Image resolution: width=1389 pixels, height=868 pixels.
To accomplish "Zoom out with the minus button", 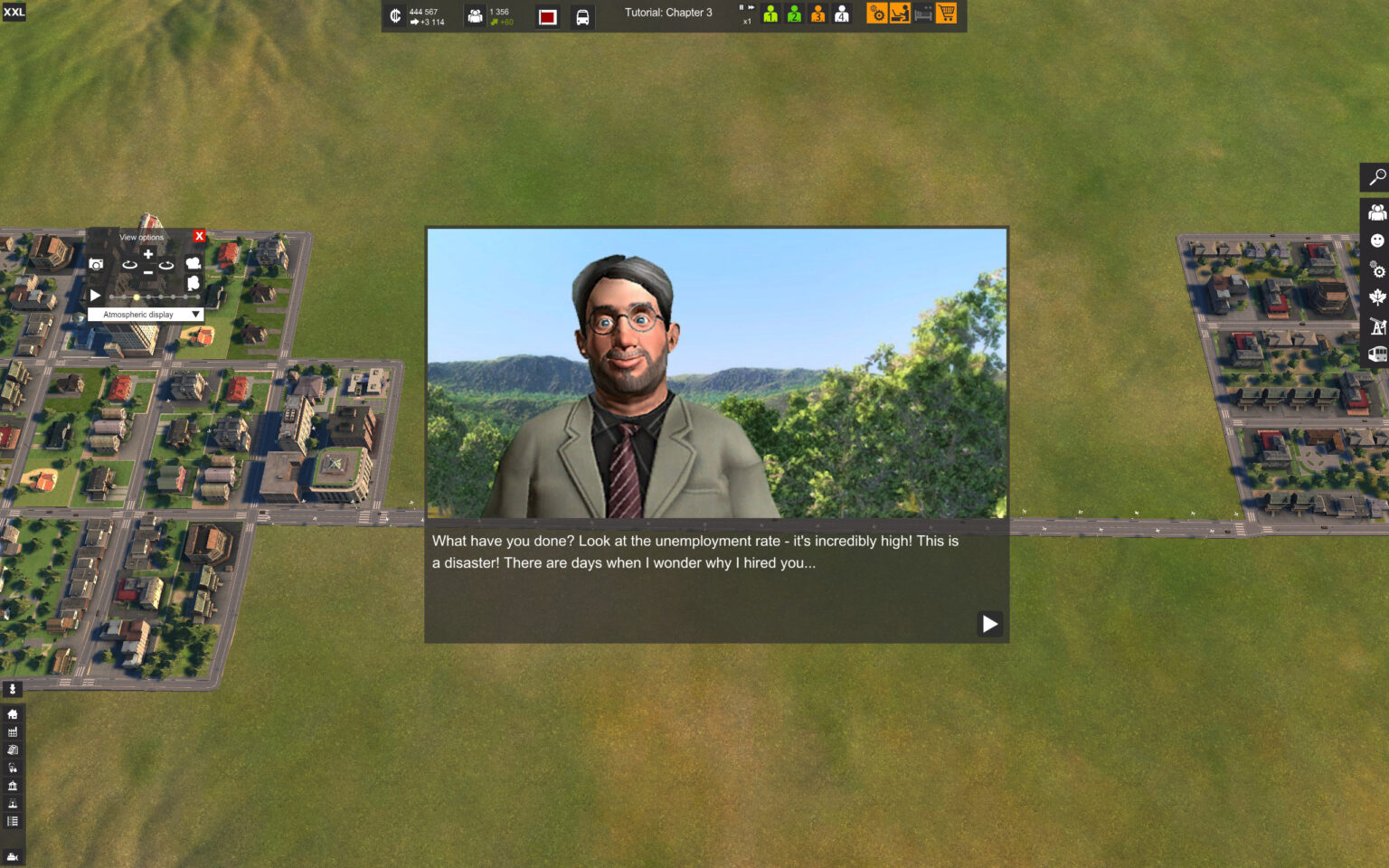I will click(148, 272).
